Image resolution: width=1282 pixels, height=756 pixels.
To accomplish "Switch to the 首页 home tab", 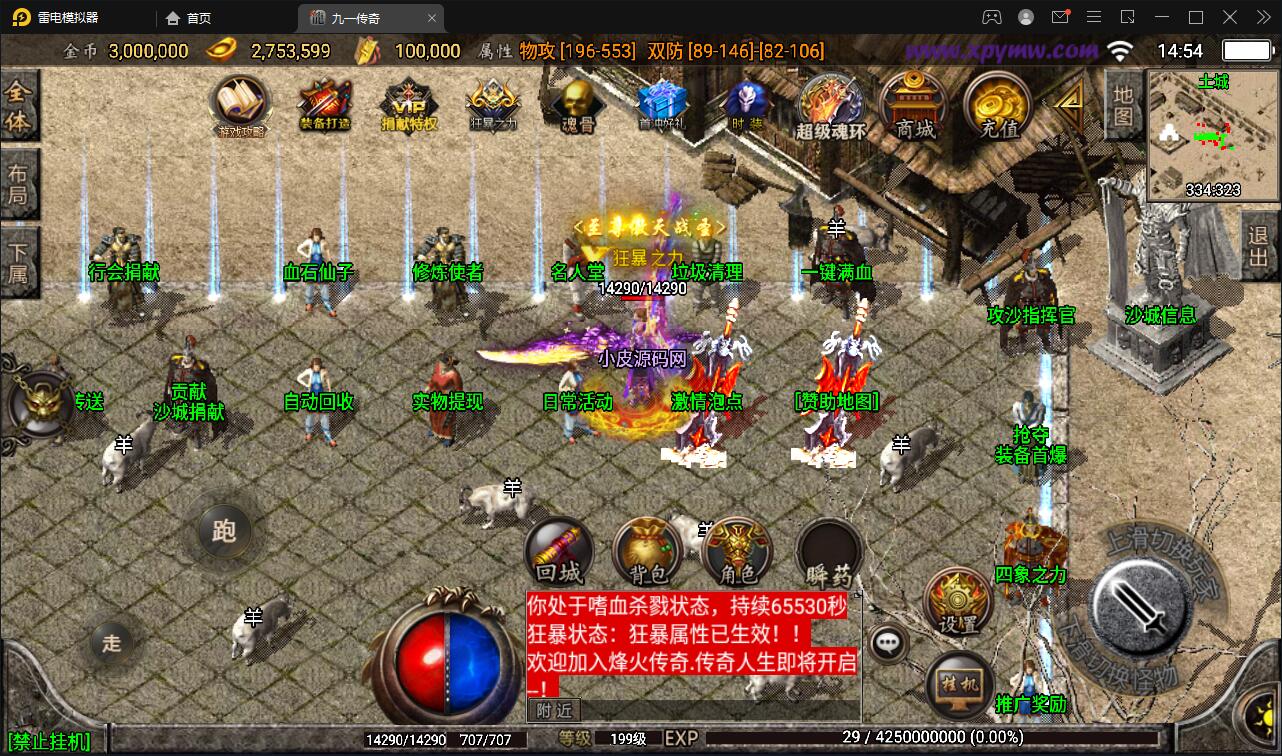I will pyautogui.click(x=190, y=17).
